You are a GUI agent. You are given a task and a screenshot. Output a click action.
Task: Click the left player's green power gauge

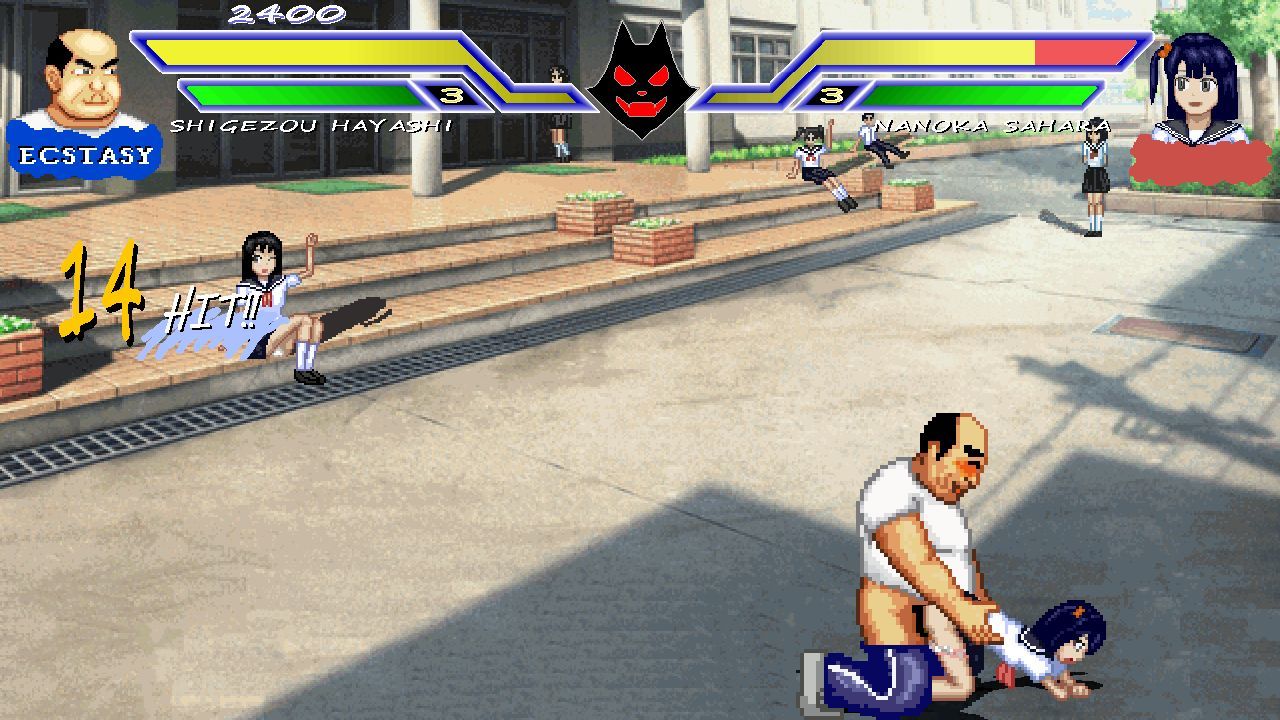[300, 95]
